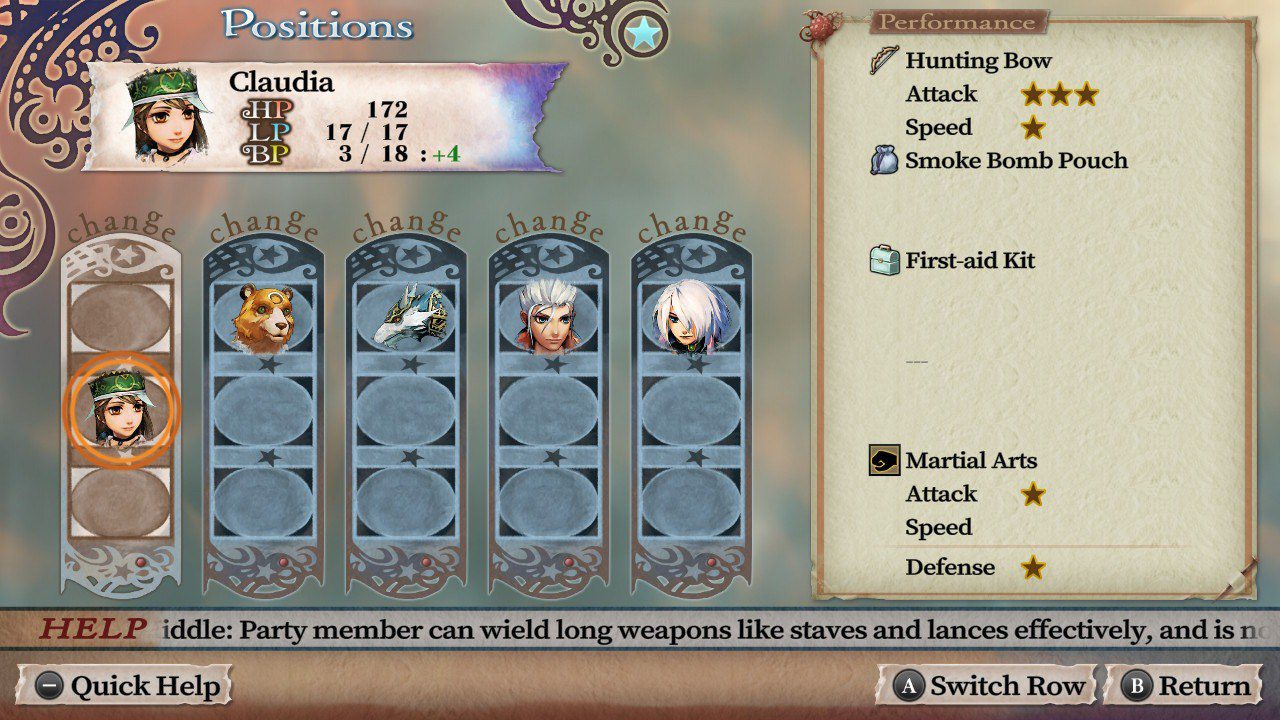This screenshot has height=720, width=1280.
Task: Select the long white-haired character portrait
Action: click(691, 316)
